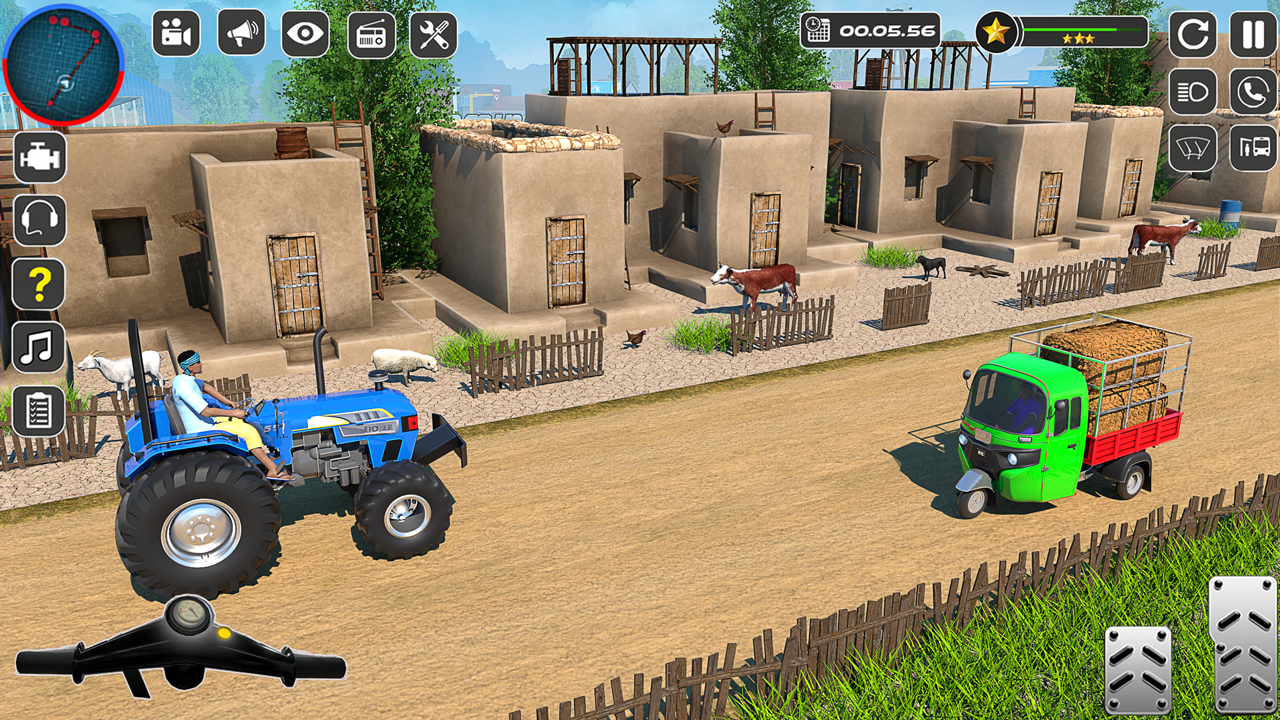Check the engine status icon

pos(38,158)
